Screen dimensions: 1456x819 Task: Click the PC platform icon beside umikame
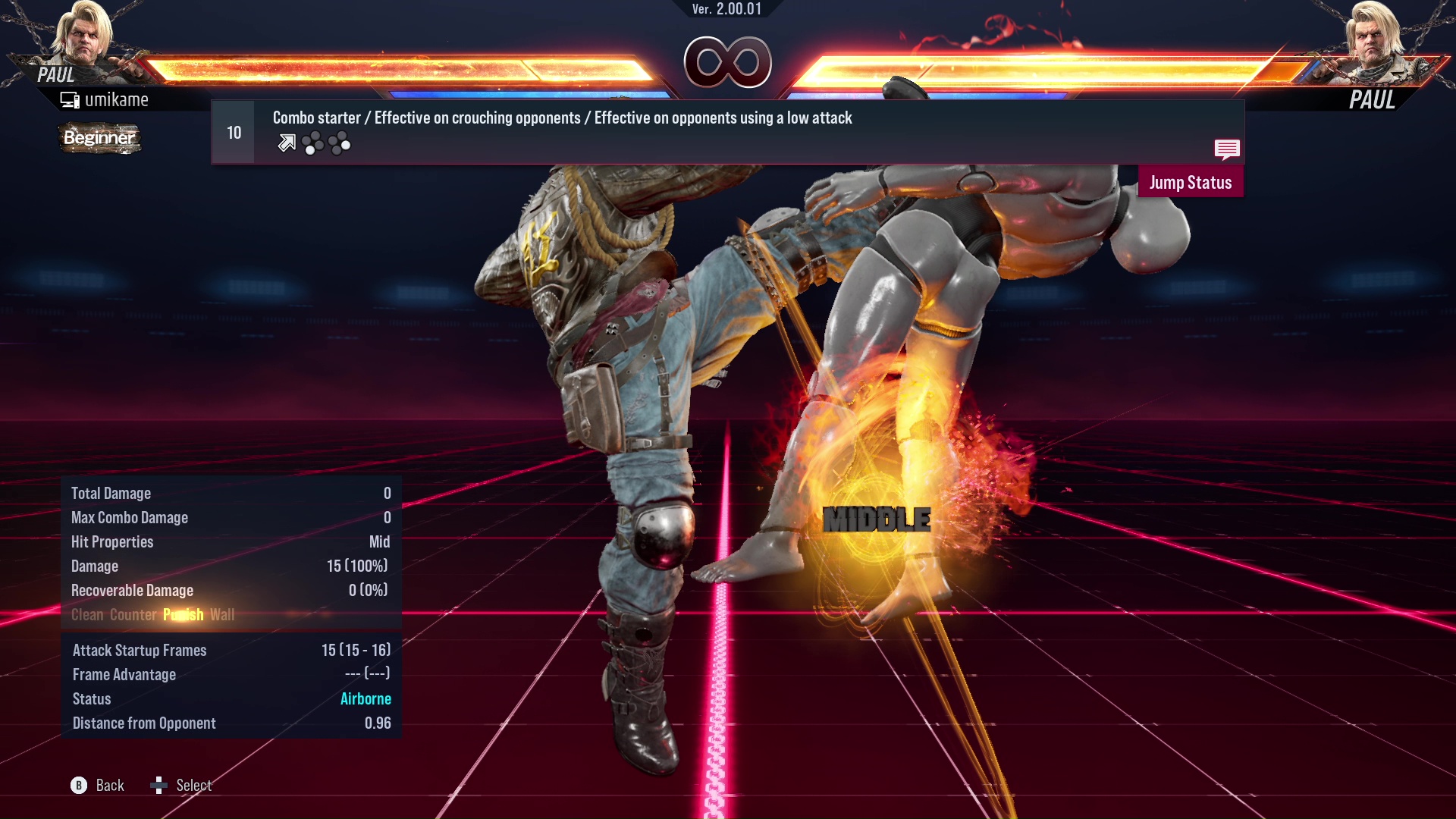71,99
